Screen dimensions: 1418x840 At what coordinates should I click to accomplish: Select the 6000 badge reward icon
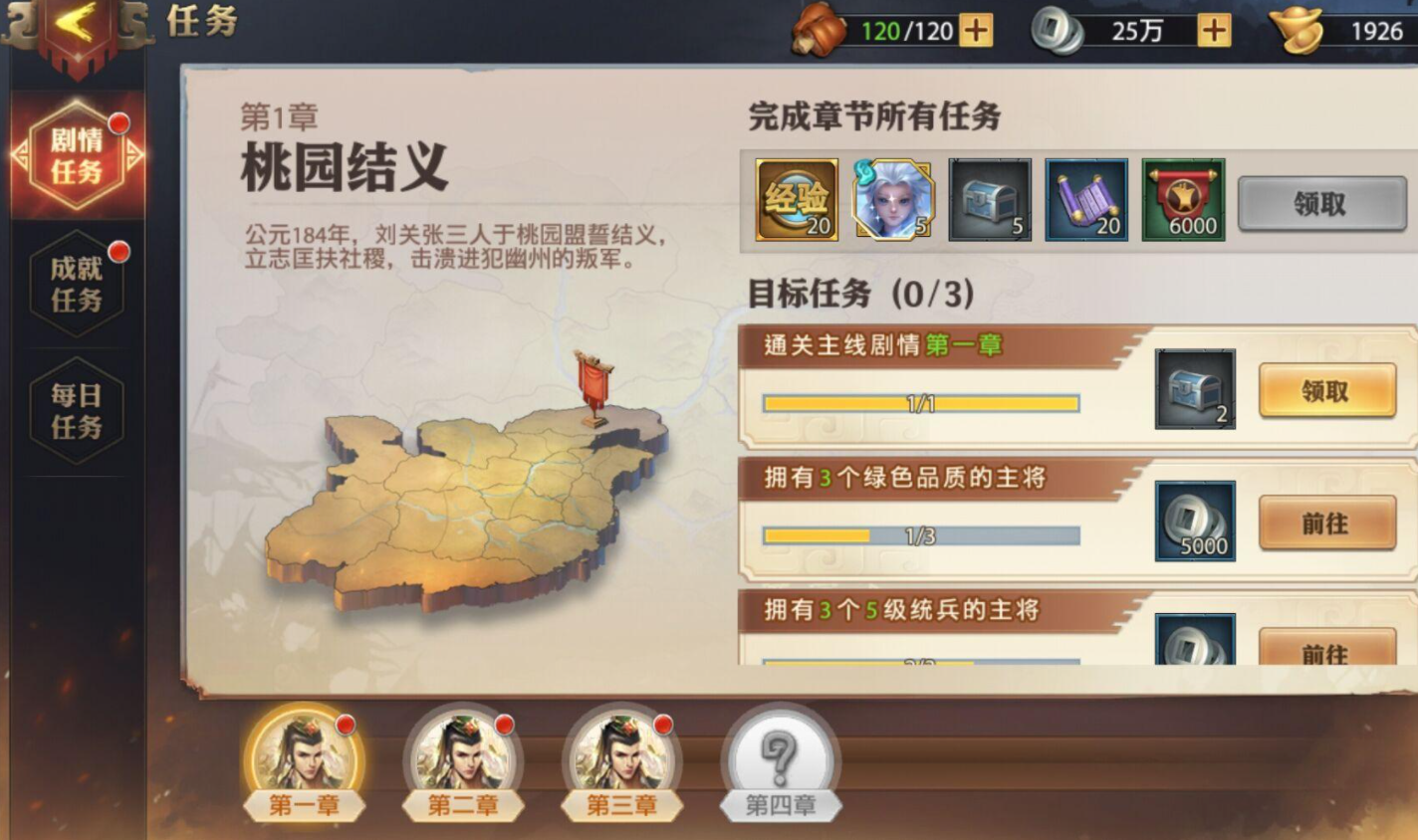tap(1183, 199)
